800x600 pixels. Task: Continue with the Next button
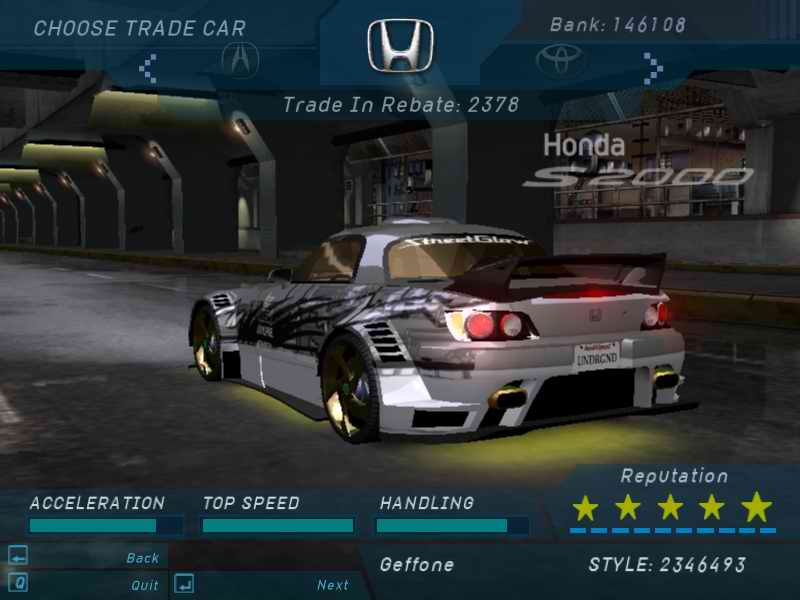pyautogui.click(x=333, y=585)
